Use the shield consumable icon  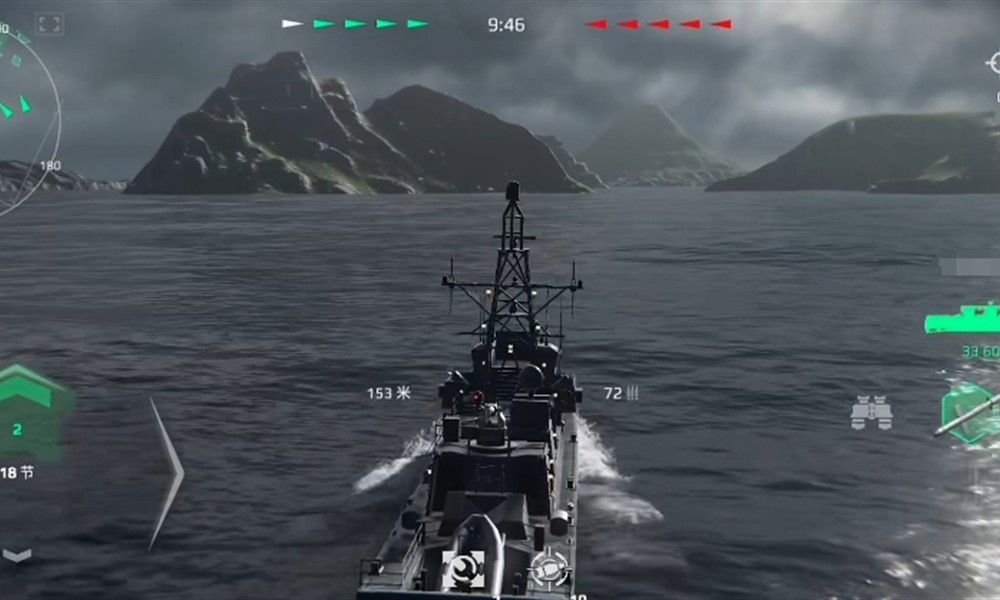pyautogui.click(x=549, y=568)
